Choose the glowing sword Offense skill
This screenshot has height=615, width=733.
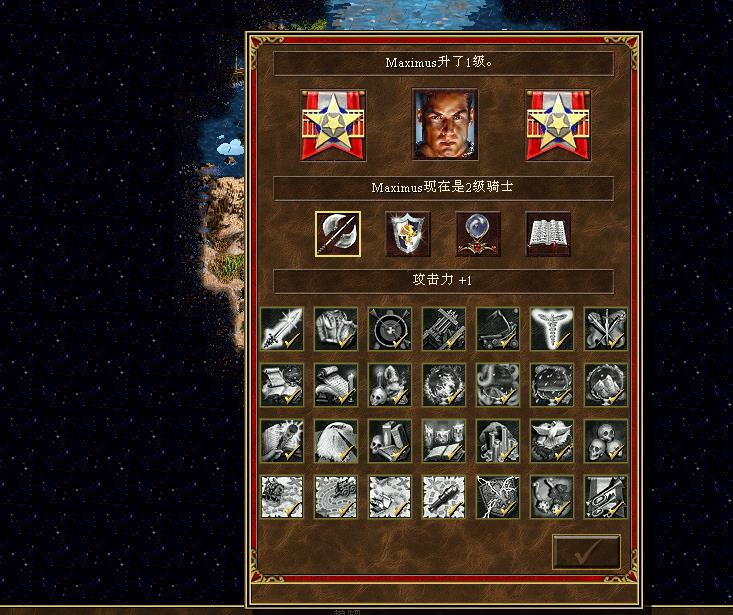coord(282,328)
